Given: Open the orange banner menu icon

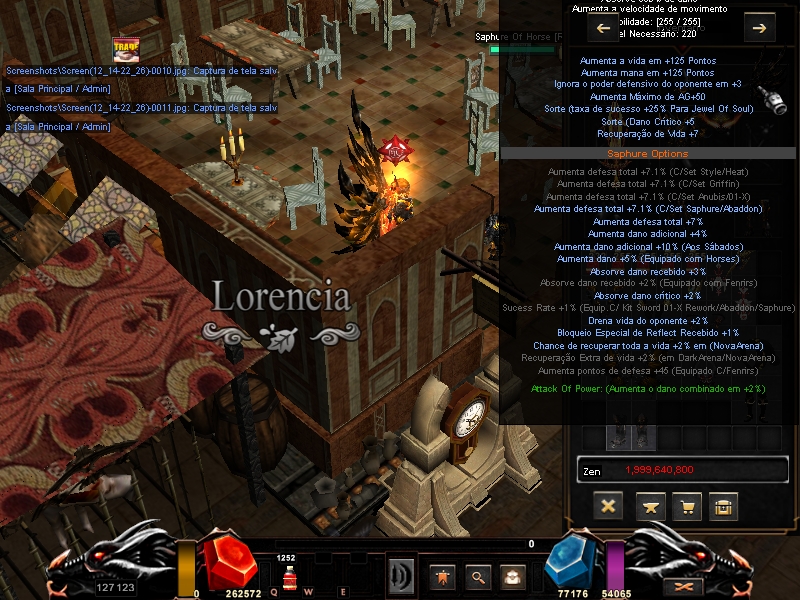Looking at the screenshot, I should [443, 576].
